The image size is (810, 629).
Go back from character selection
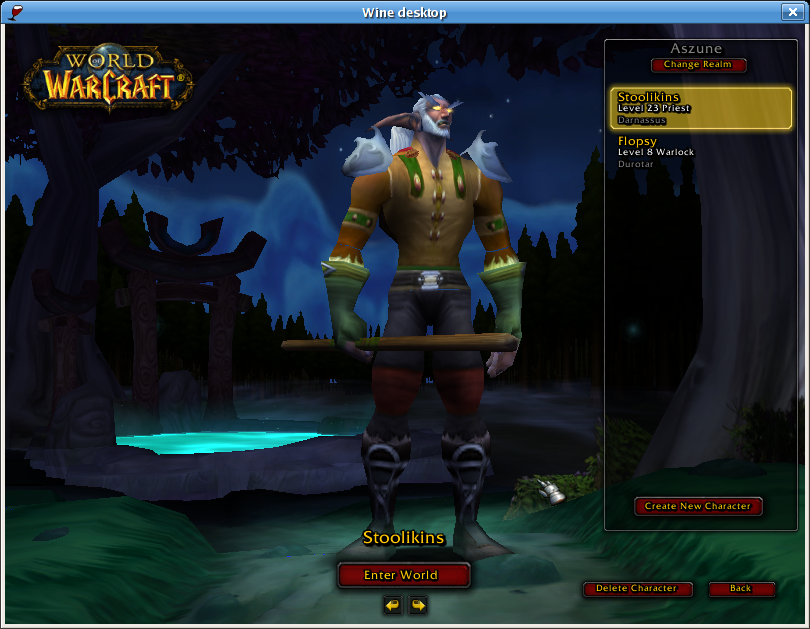741,589
